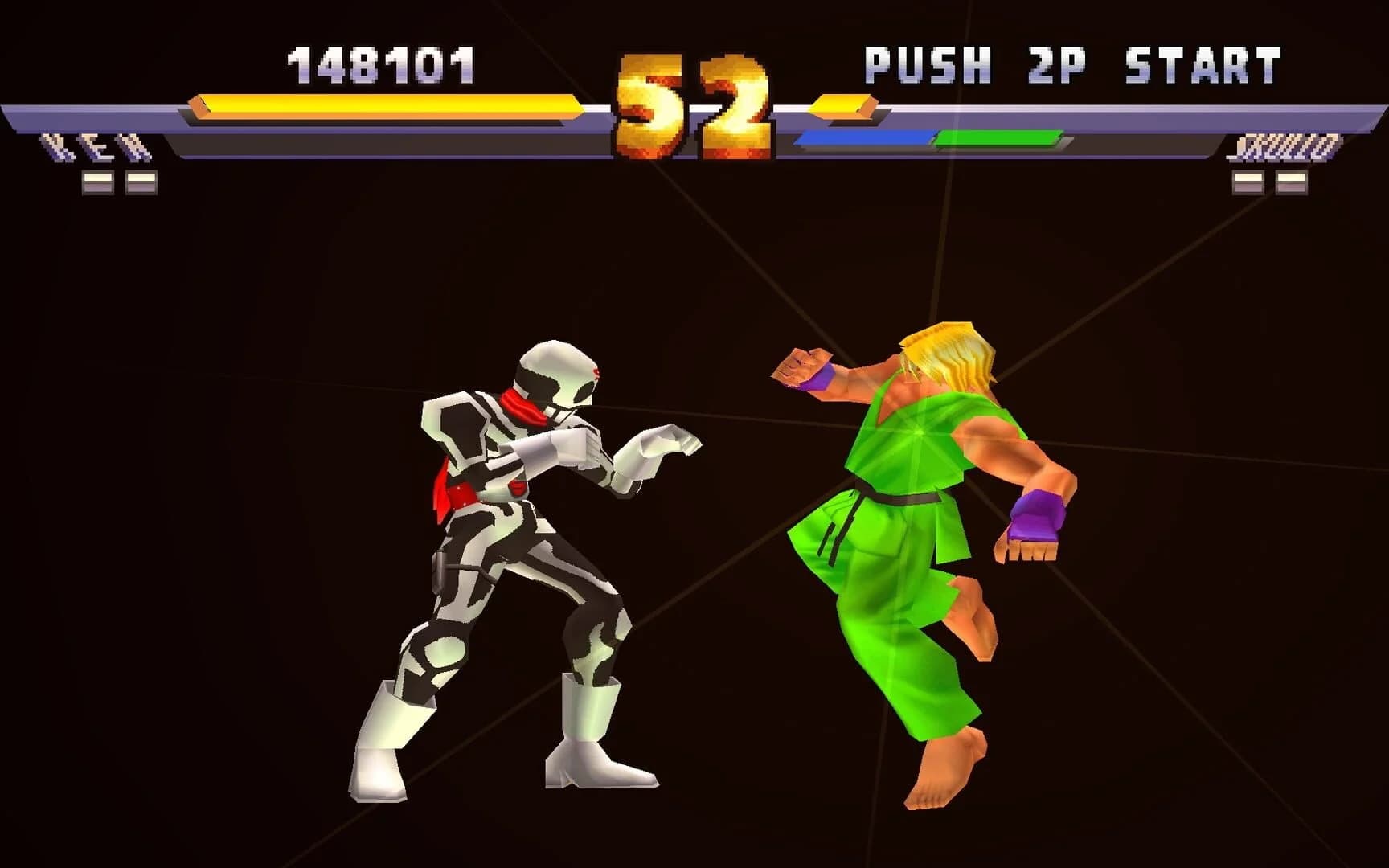The image size is (1389, 868).
Task: Click the KEN name label
Action: point(96,146)
